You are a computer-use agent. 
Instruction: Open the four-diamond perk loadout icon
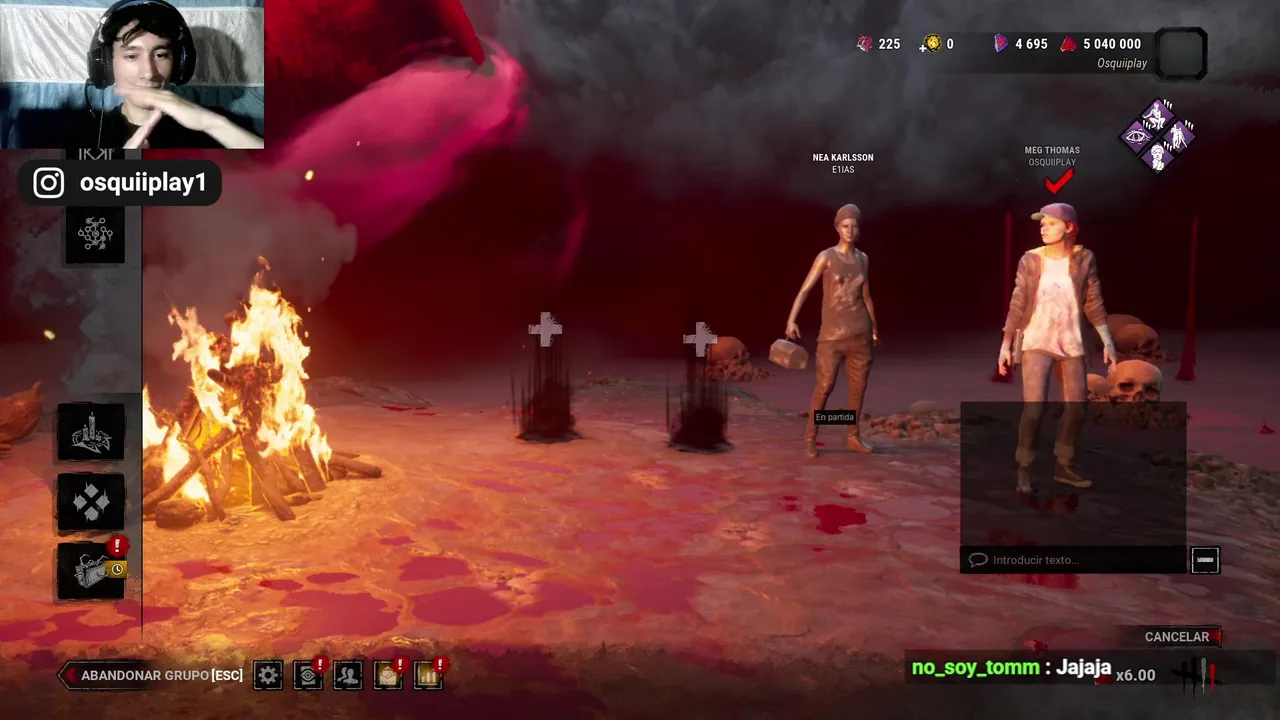tap(91, 502)
